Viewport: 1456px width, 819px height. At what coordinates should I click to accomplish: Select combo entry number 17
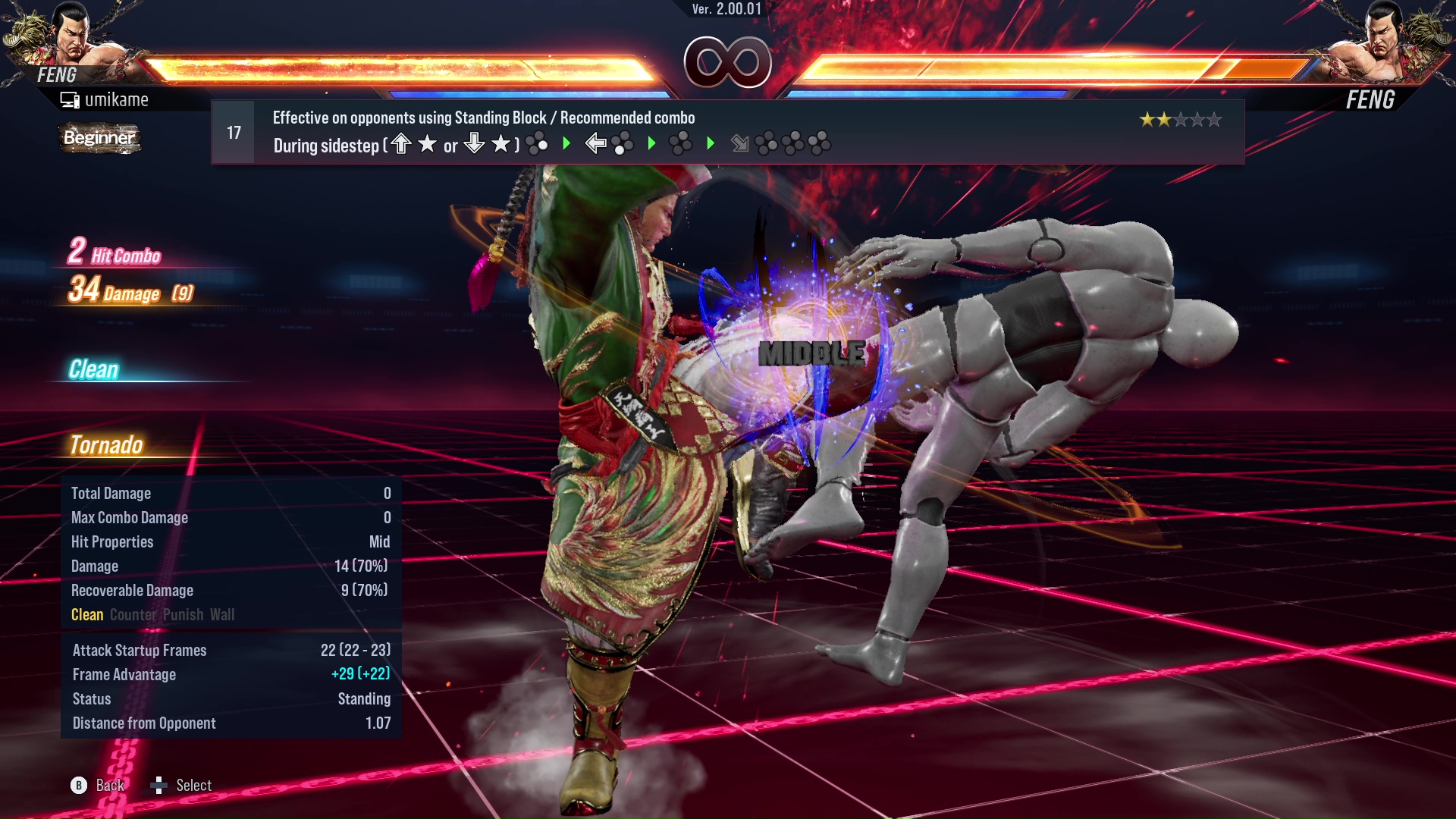(x=232, y=130)
